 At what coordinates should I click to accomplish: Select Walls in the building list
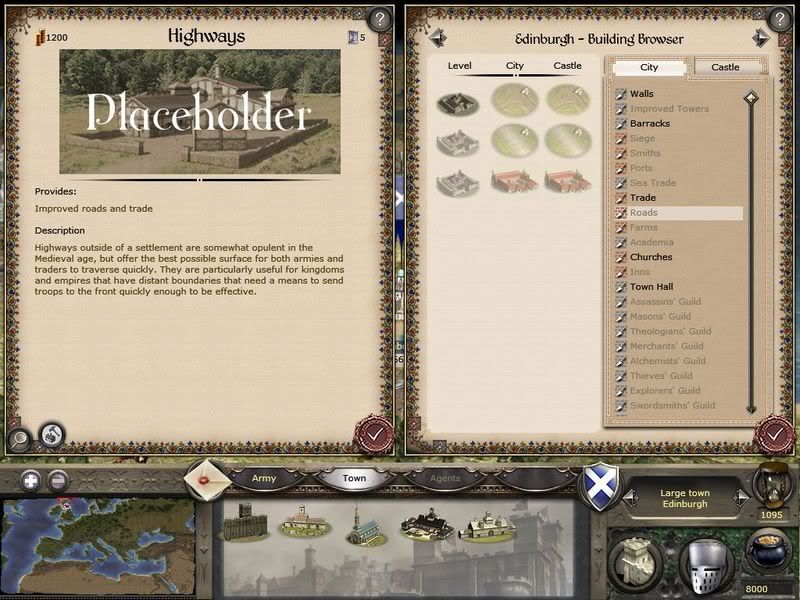tap(642, 94)
